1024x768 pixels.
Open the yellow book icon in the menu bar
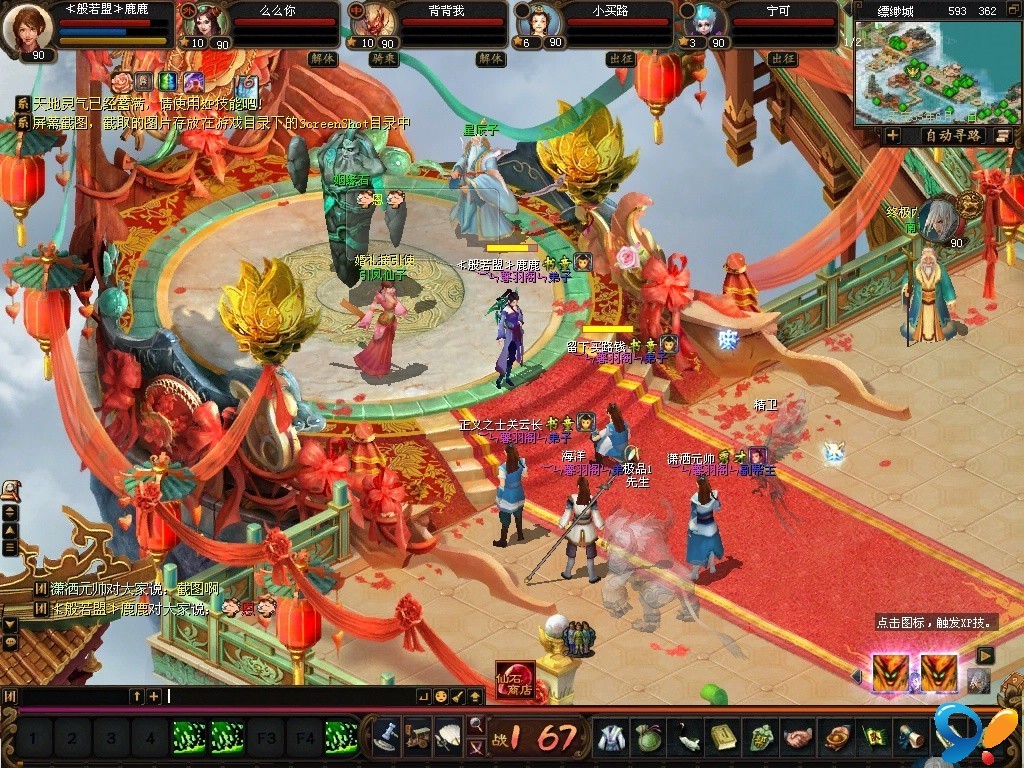pos(724,738)
